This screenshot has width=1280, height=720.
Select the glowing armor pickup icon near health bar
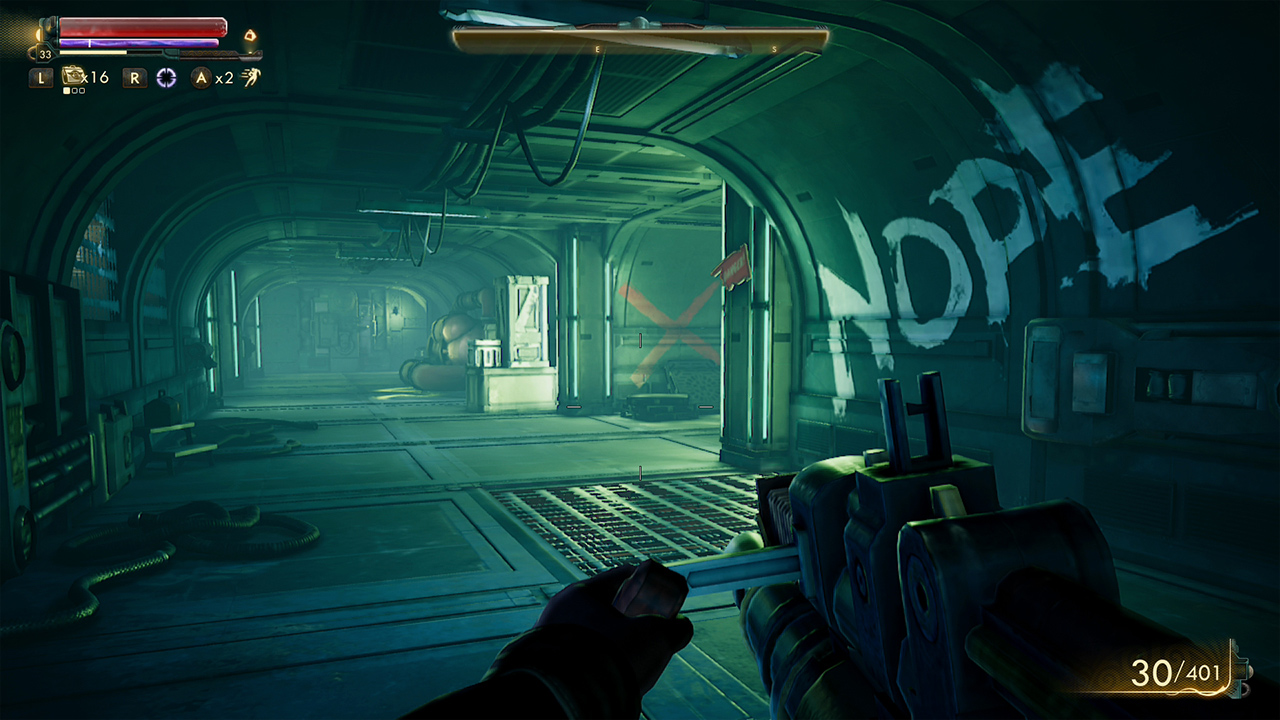coord(251,35)
